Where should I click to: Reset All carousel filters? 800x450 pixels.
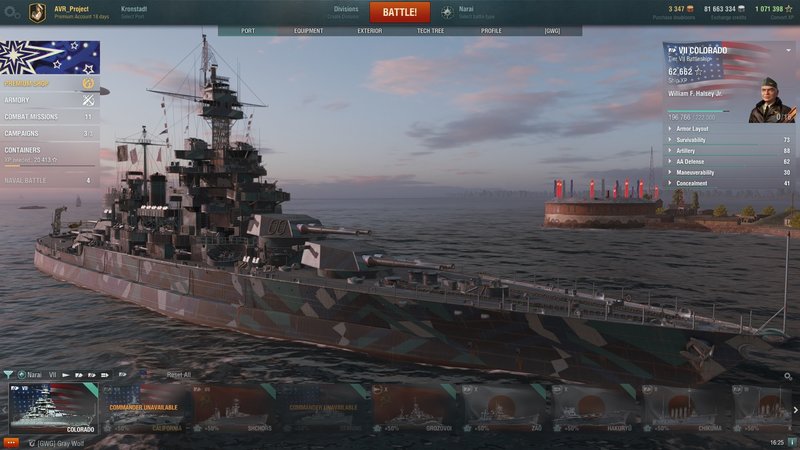click(x=178, y=375)
